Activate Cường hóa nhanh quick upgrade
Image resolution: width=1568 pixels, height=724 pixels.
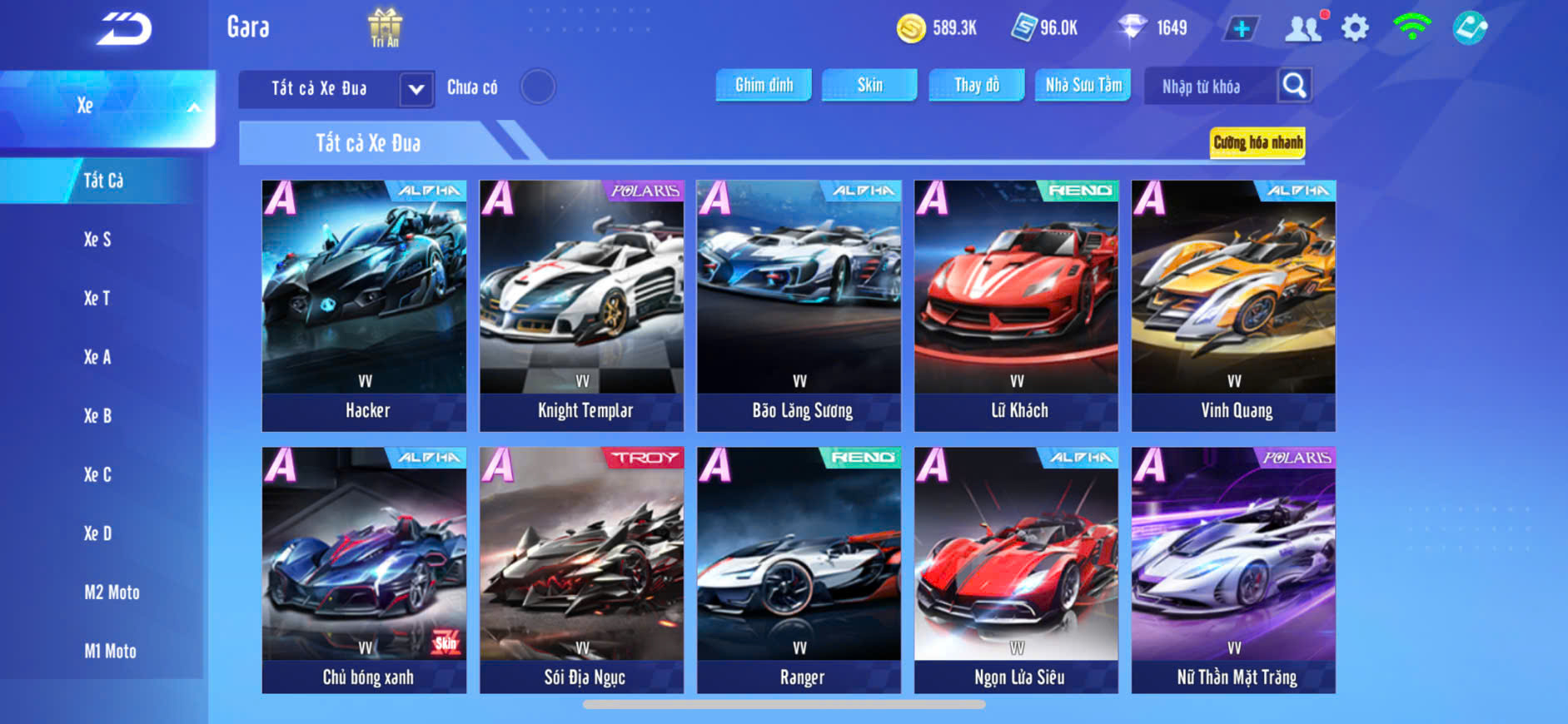click(x=1257, y=142)
